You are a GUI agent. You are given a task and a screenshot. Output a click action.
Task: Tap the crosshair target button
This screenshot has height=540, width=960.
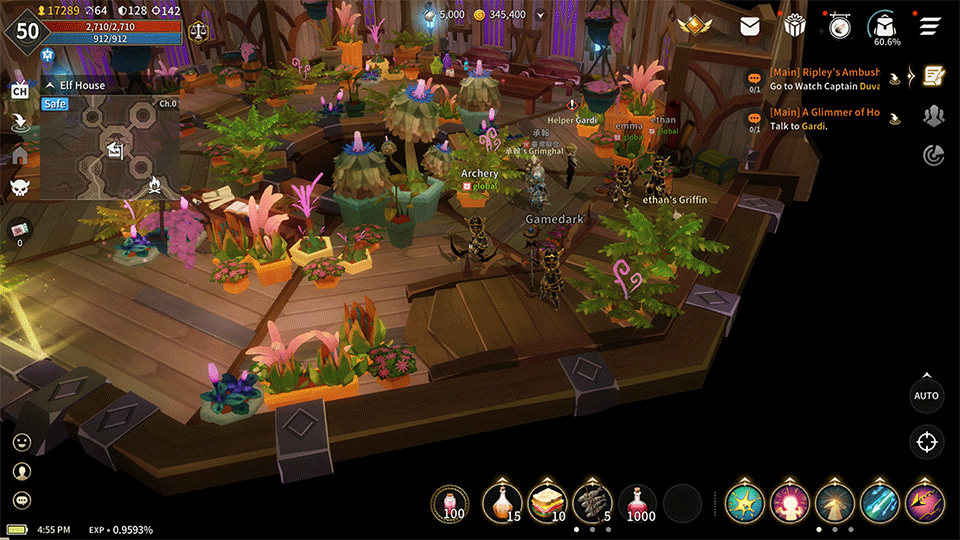coord(927,441)
